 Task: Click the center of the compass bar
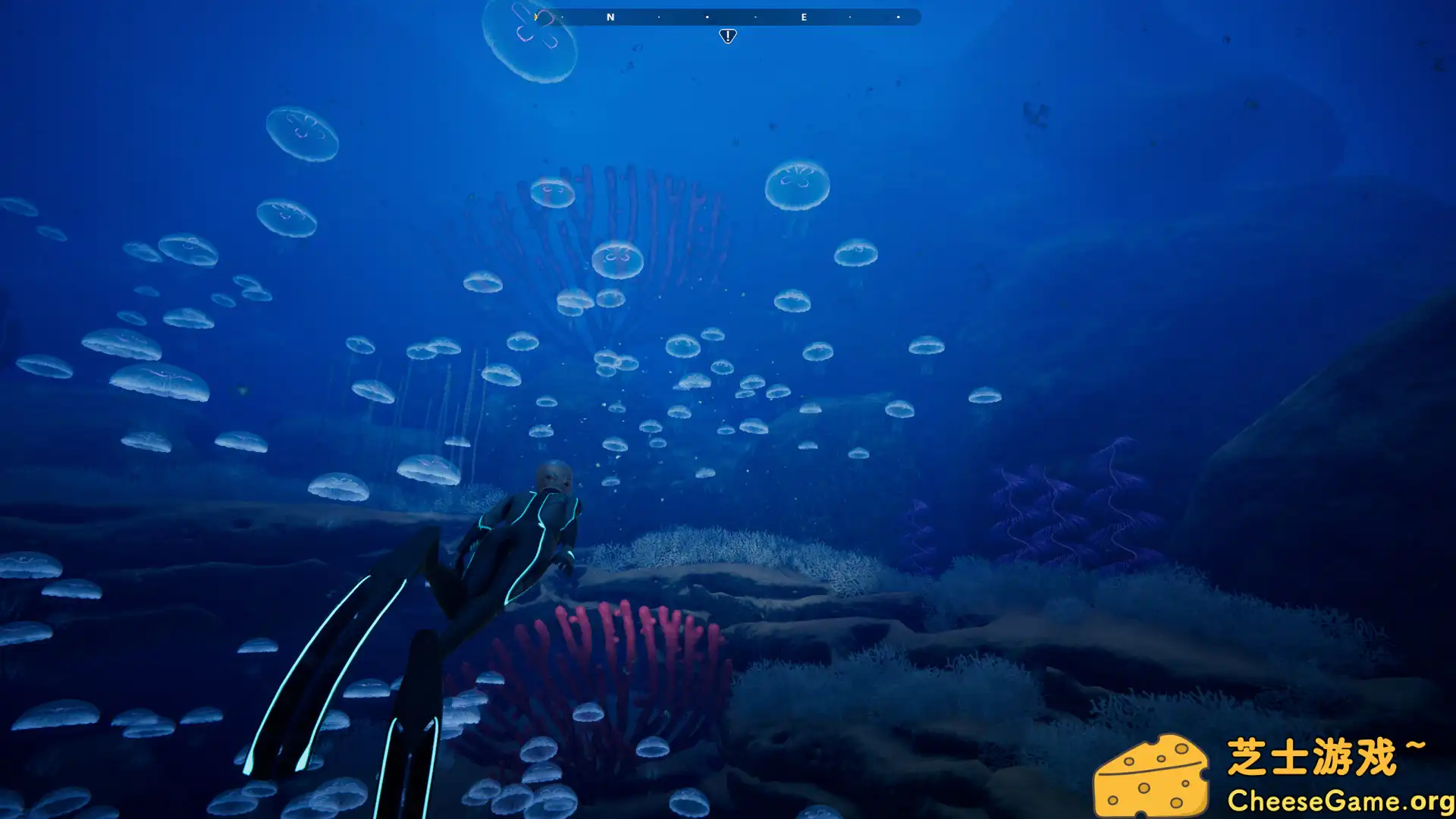coord(724,17)
